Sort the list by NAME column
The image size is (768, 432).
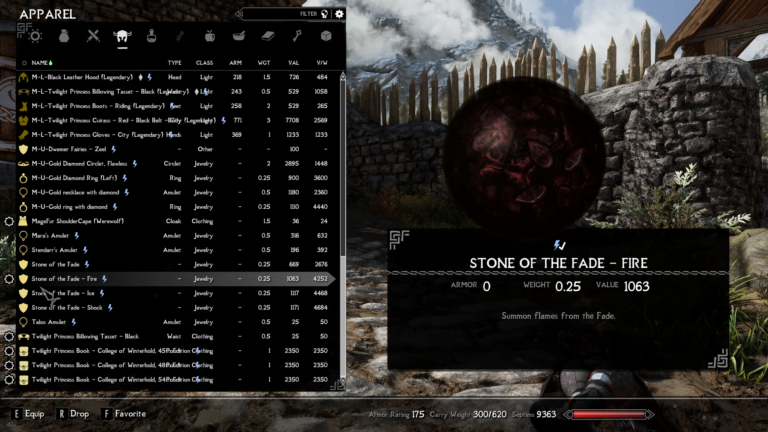click(42, 62)
